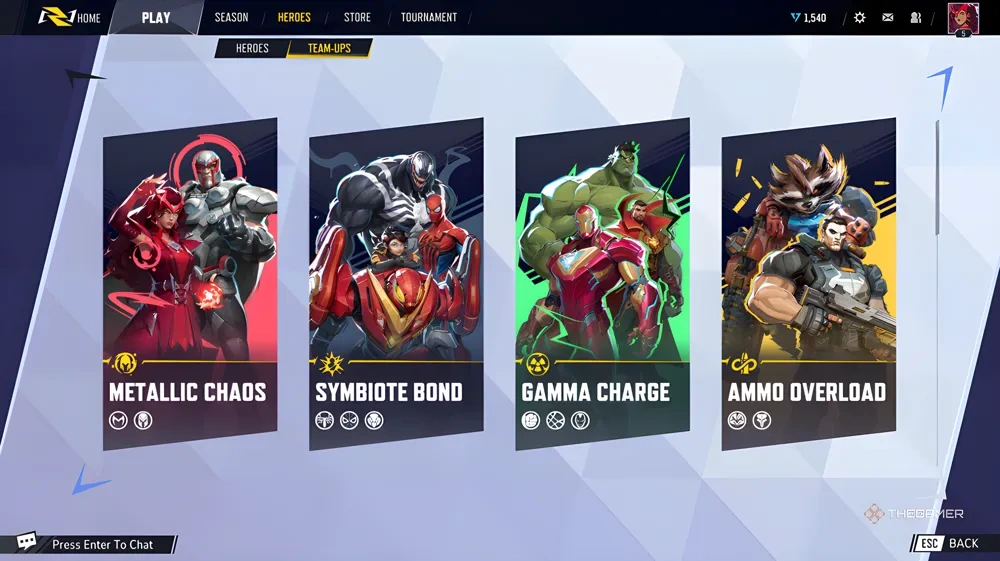This screenshot has width=1000, height=561.
Task: Switch to the Heroes sub-tab
Action: coord(252,48)
